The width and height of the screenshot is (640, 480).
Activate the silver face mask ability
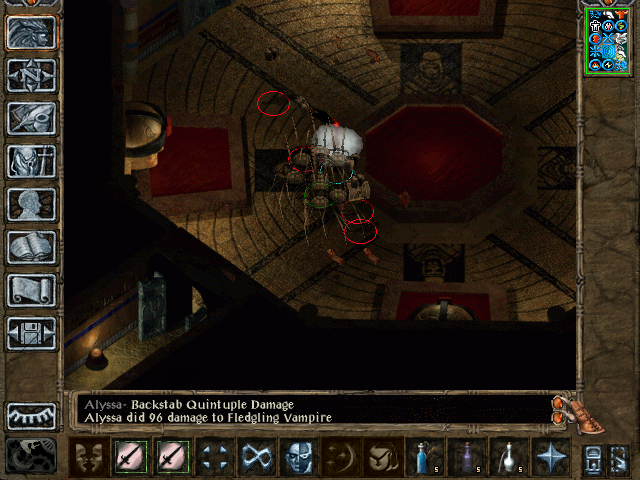click(298, 458)
